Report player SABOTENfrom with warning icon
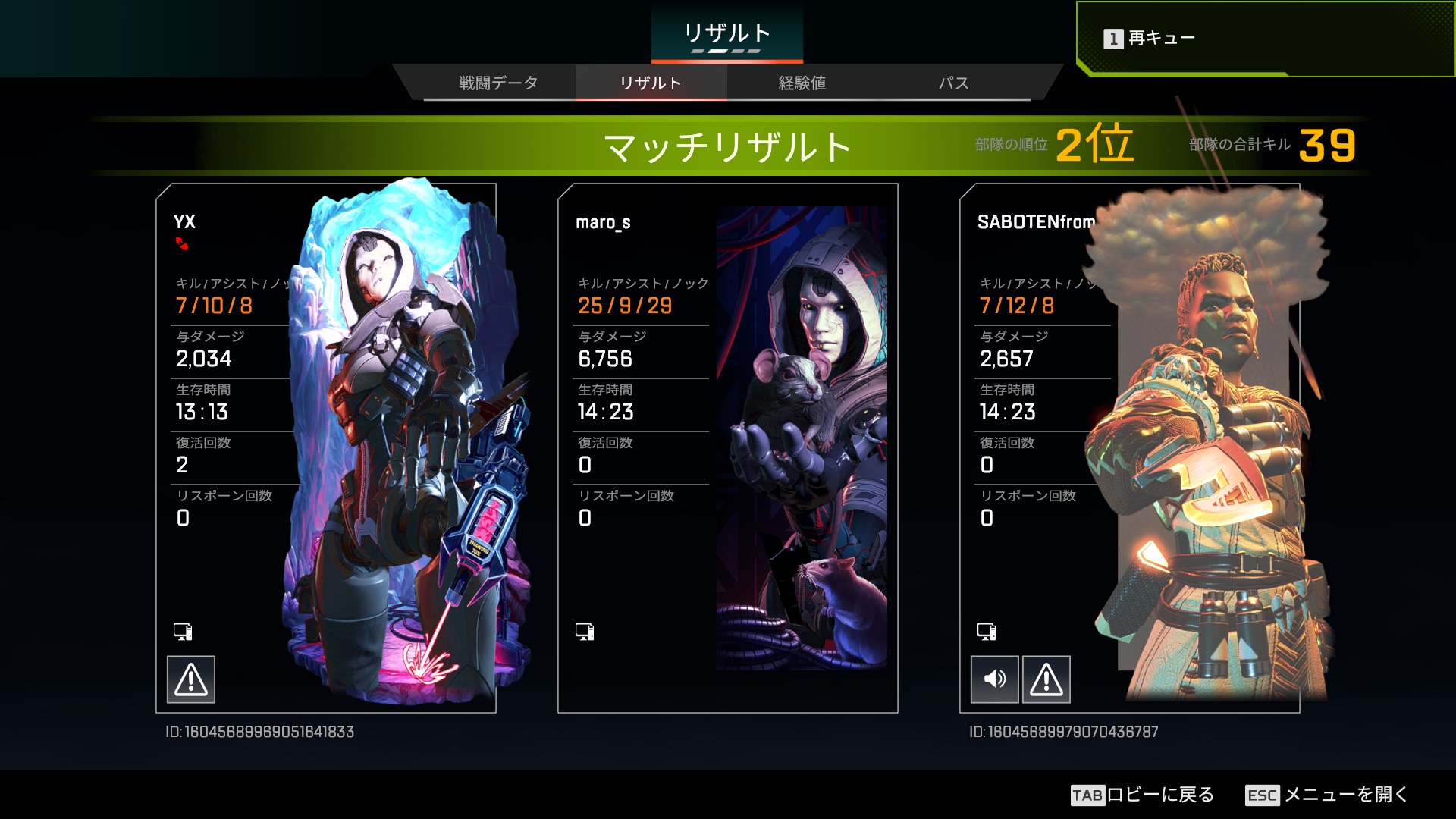This screenshot has height=819, width=1456. click(x=1046, y=679)
